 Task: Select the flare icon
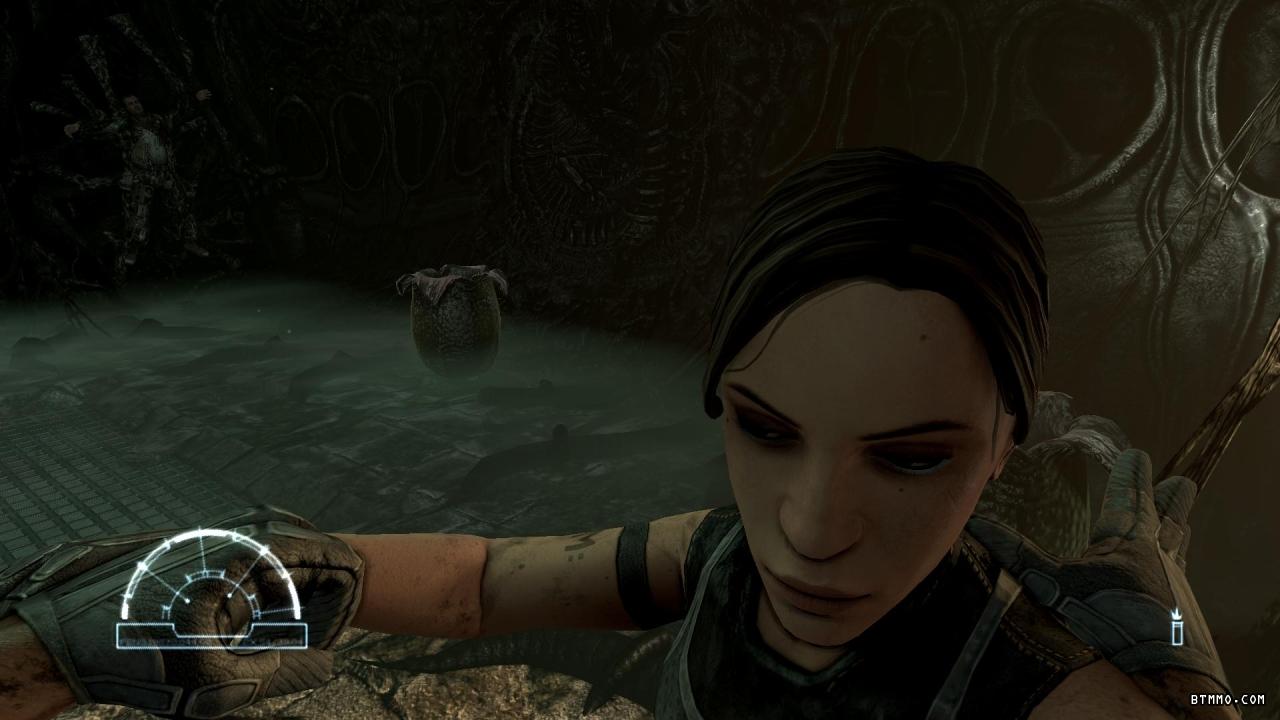click(x=1179, y=627)
